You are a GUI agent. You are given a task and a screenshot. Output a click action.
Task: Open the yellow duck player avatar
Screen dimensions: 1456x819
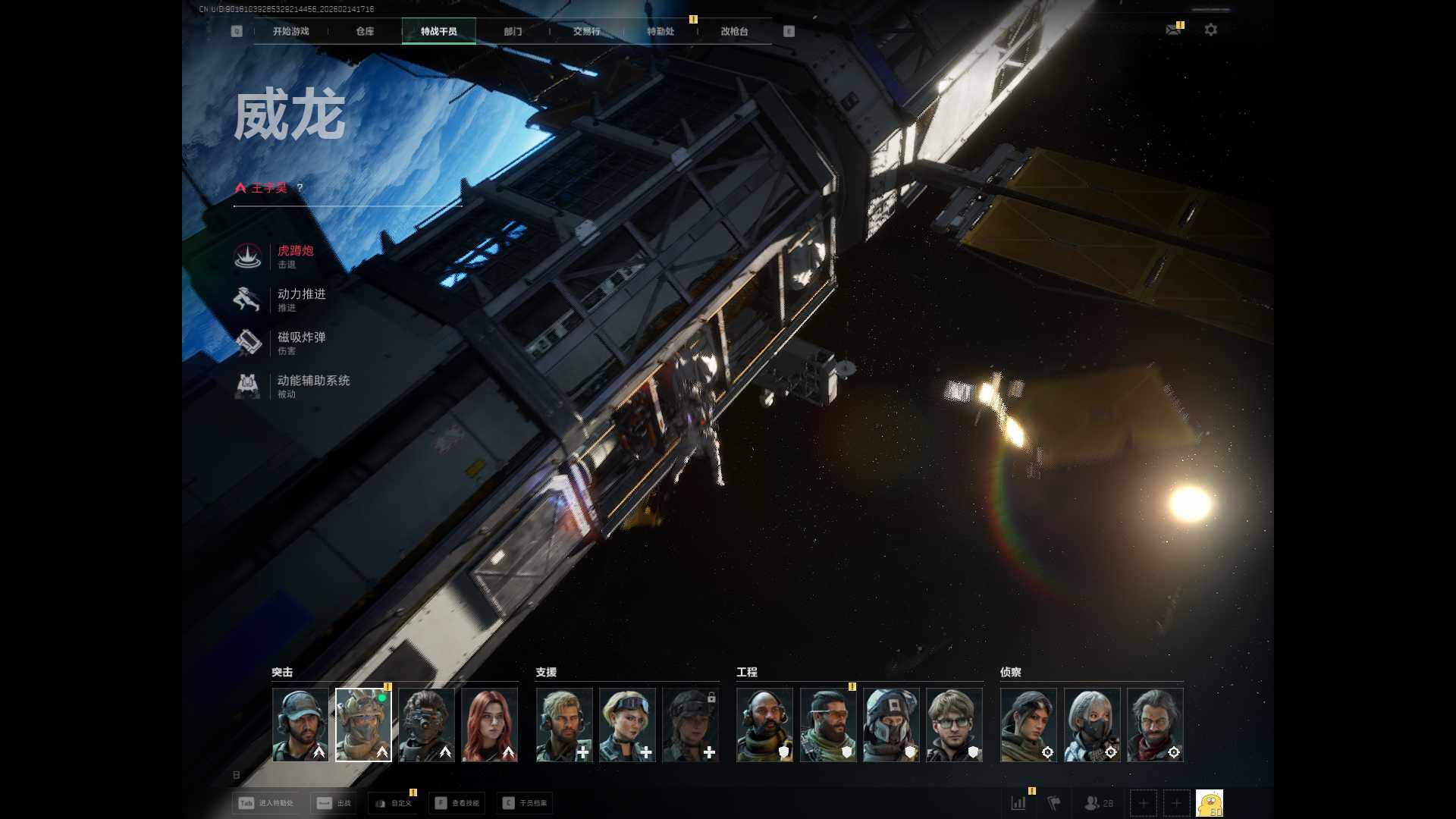tap(1209, 803)
